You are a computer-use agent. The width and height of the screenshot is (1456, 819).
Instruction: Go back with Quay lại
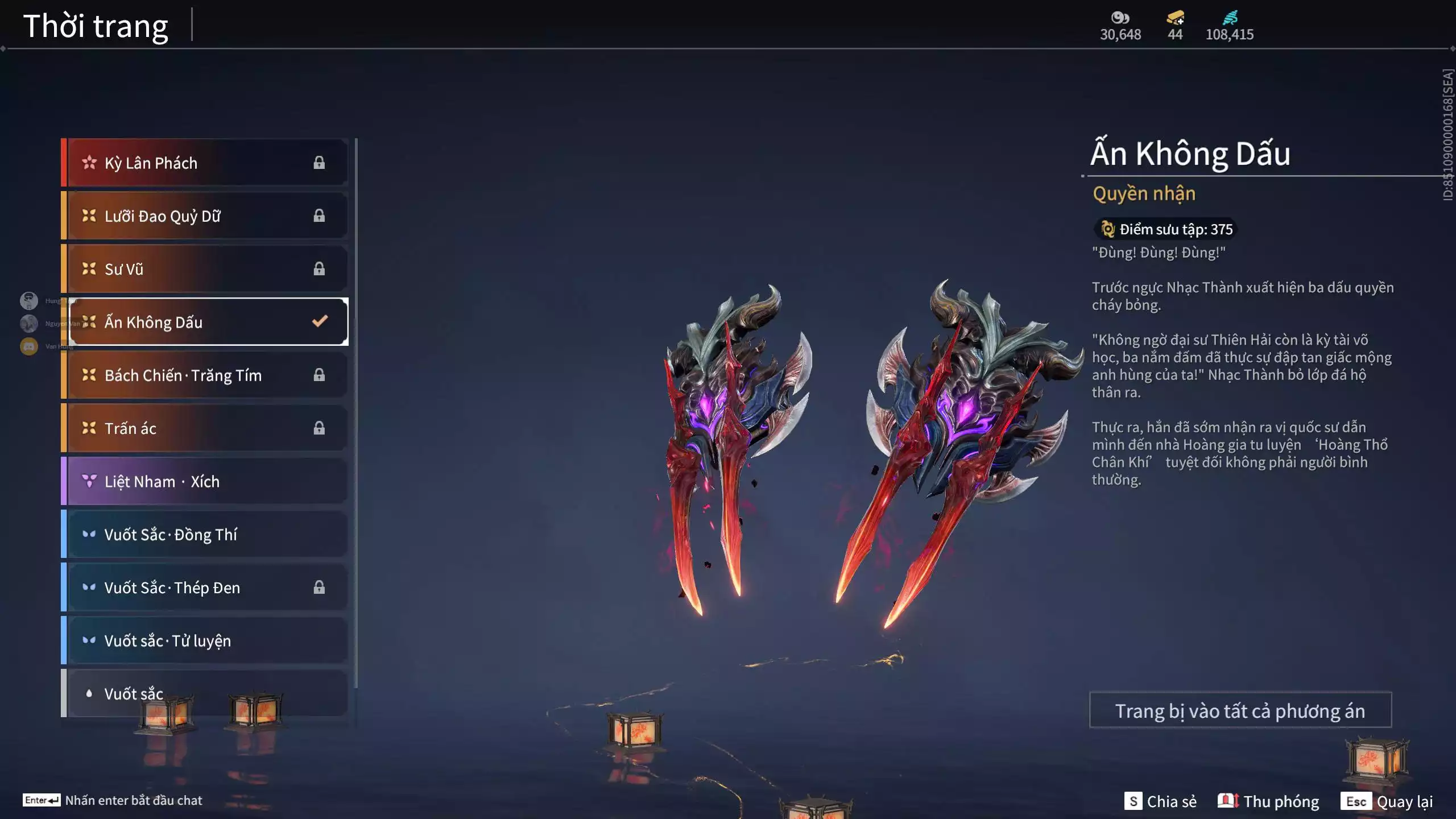(x=1387, y=801)
